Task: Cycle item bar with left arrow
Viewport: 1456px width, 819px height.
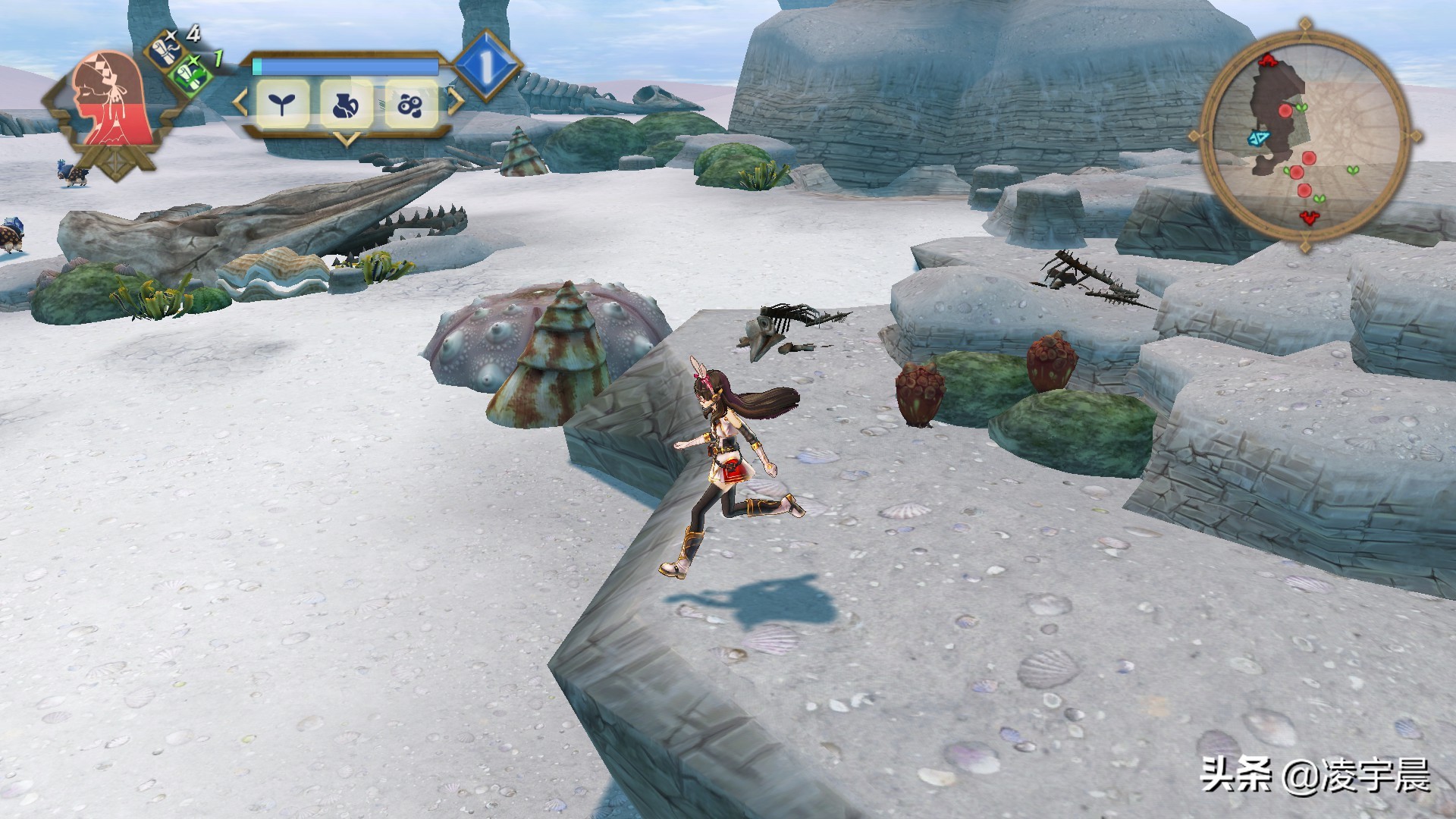Action: (x=240, y=102)
